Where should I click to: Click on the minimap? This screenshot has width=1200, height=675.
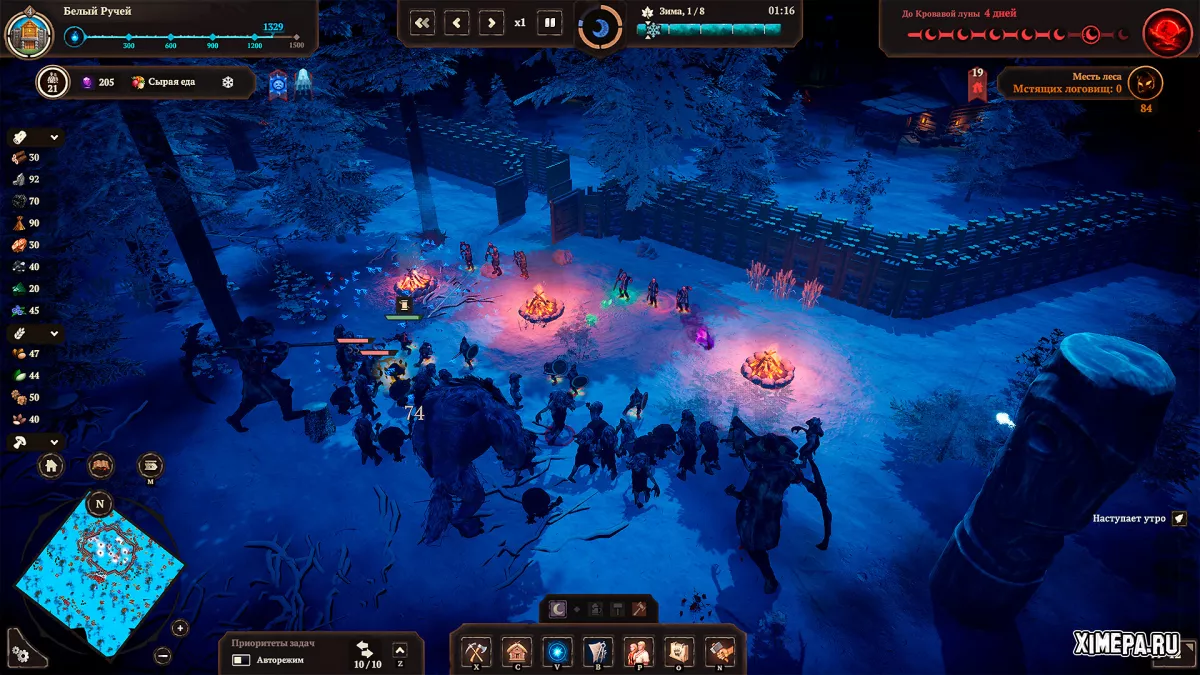tap(99, 568)
